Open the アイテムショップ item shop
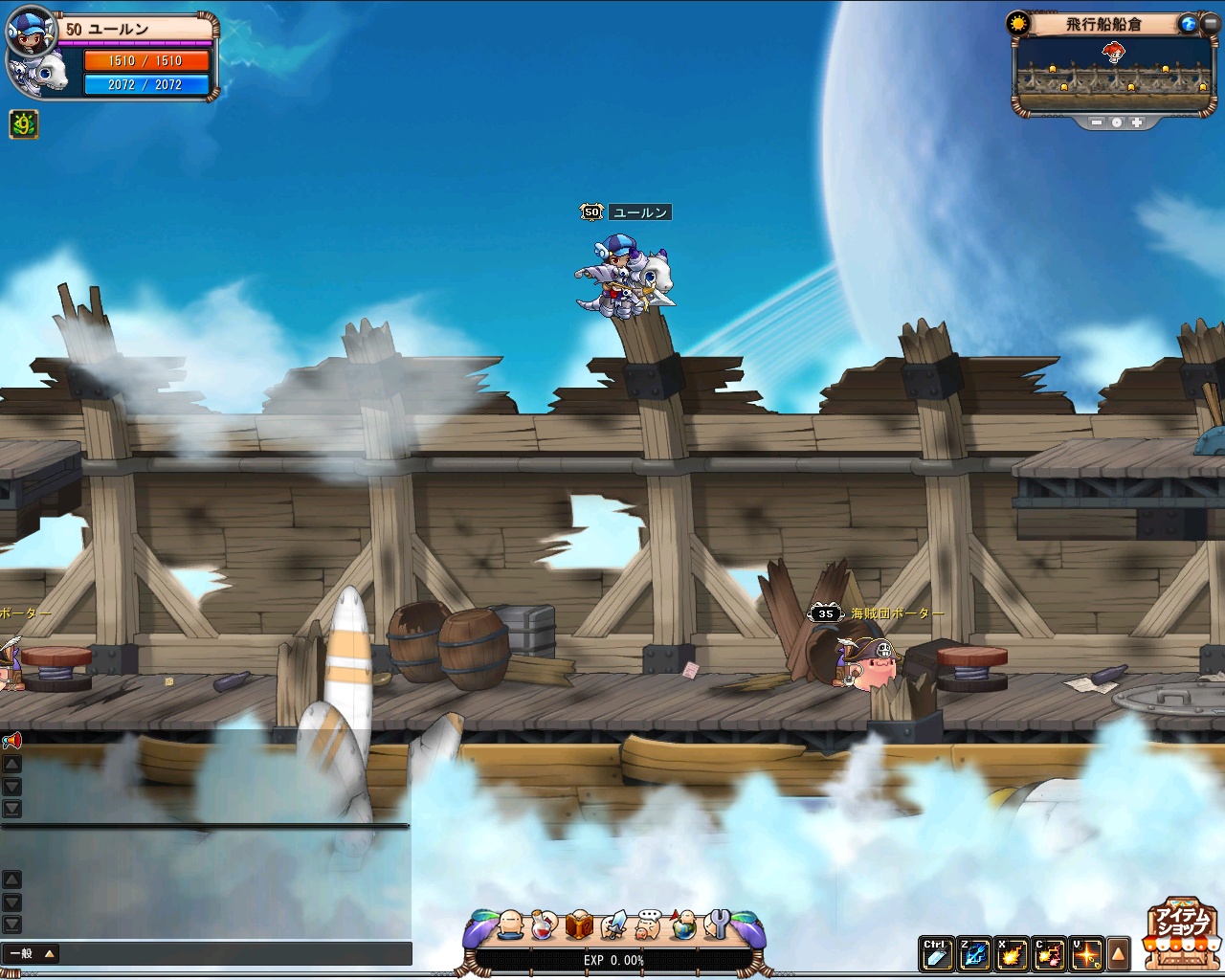 (1181, 931)
